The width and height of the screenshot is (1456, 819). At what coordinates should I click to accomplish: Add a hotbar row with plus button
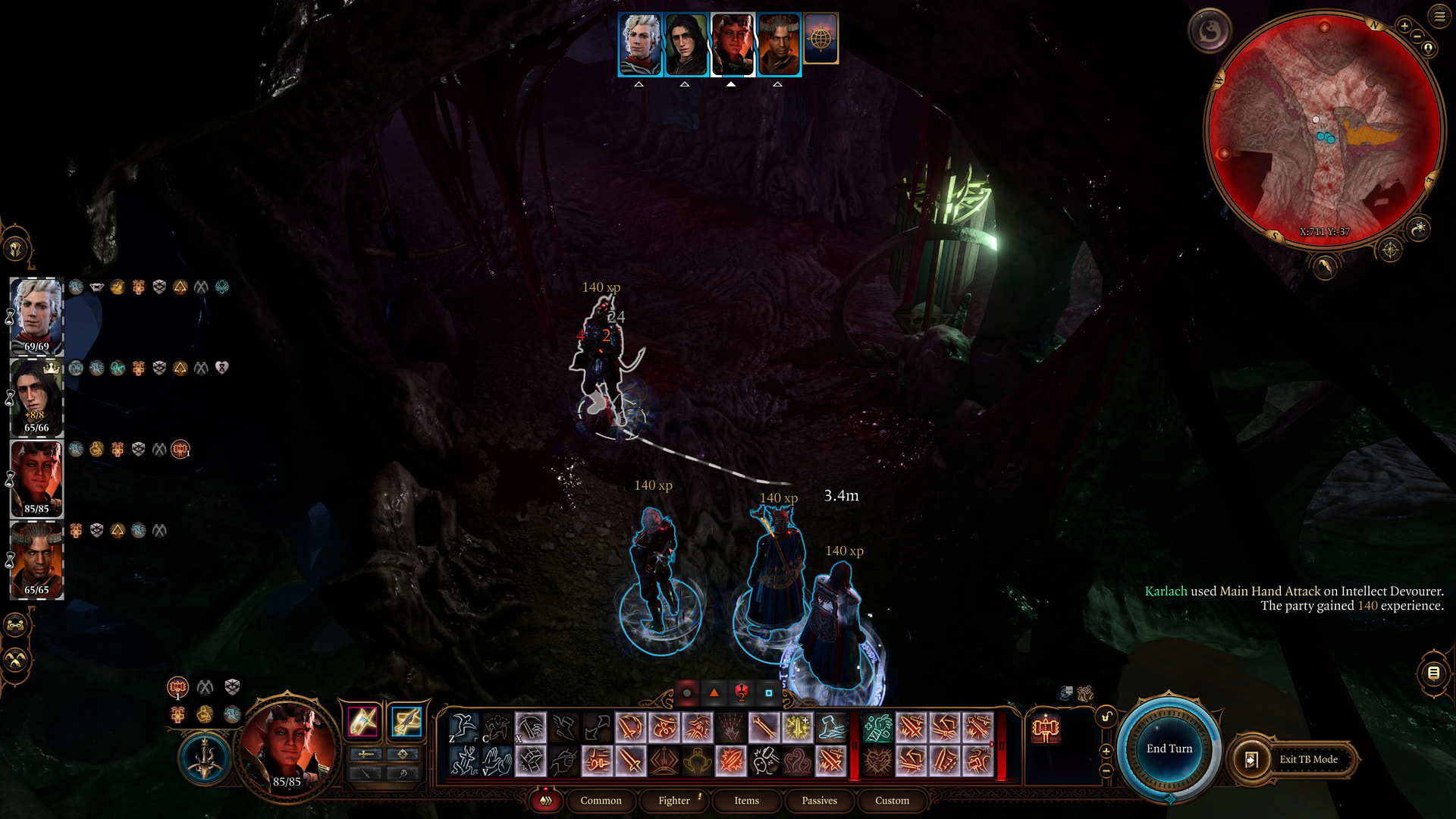(x=1106, y=751)
